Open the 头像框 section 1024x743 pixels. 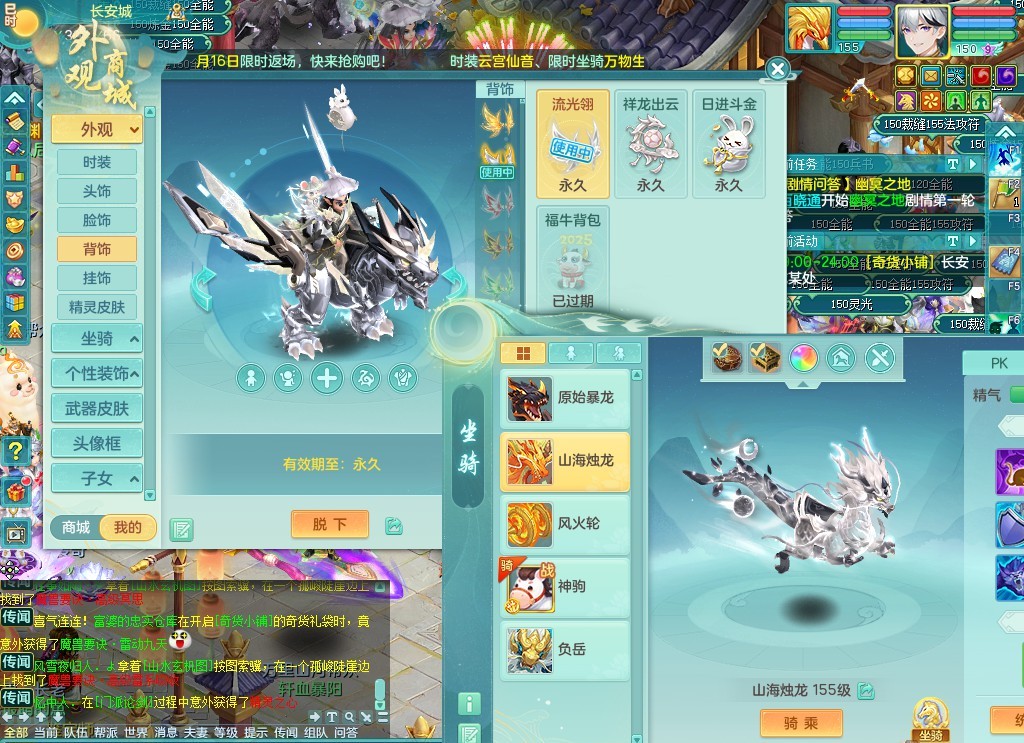click(97, 443)
